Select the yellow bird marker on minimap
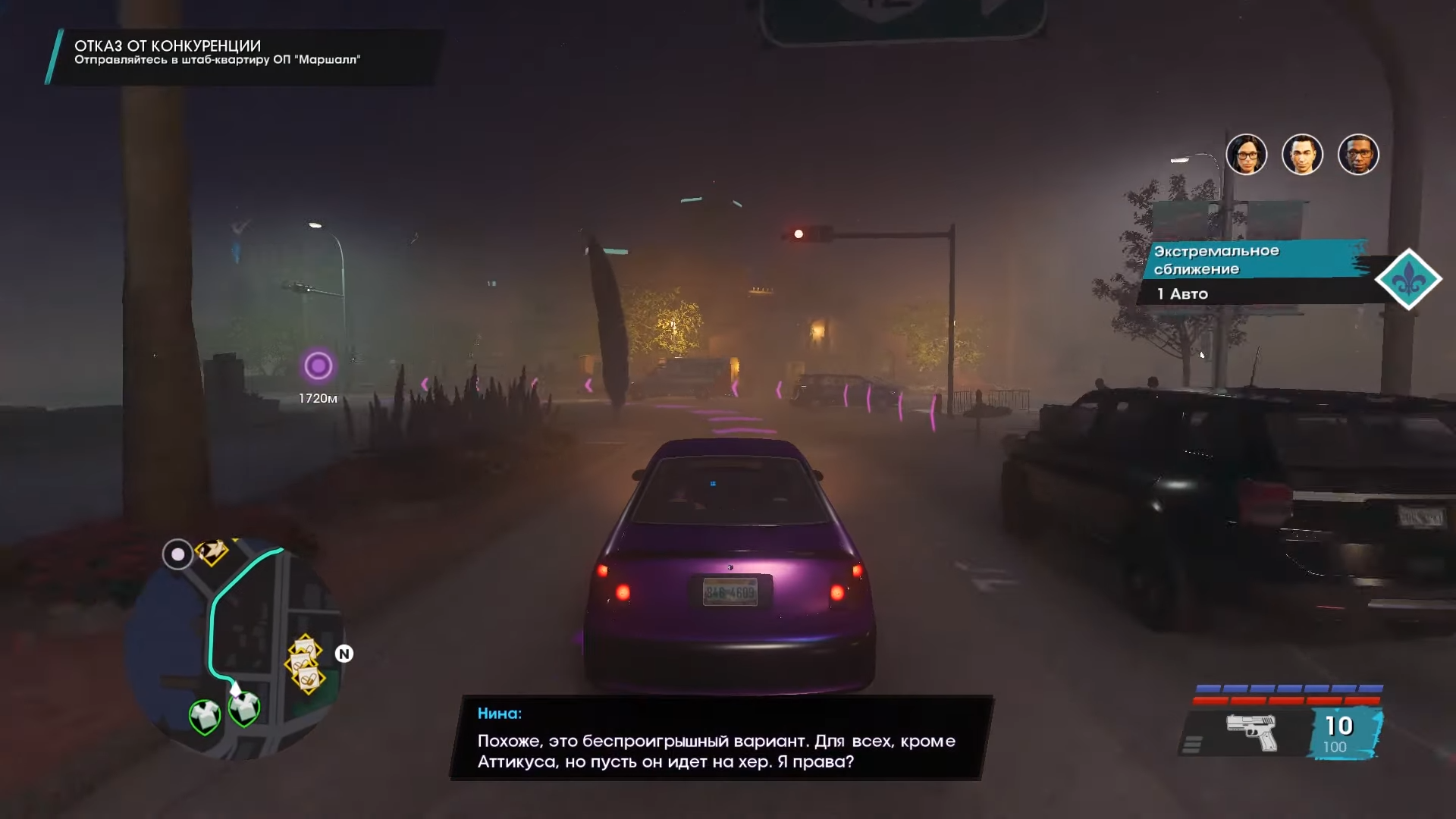The image size is (1456, 819). tap(212, 551)
